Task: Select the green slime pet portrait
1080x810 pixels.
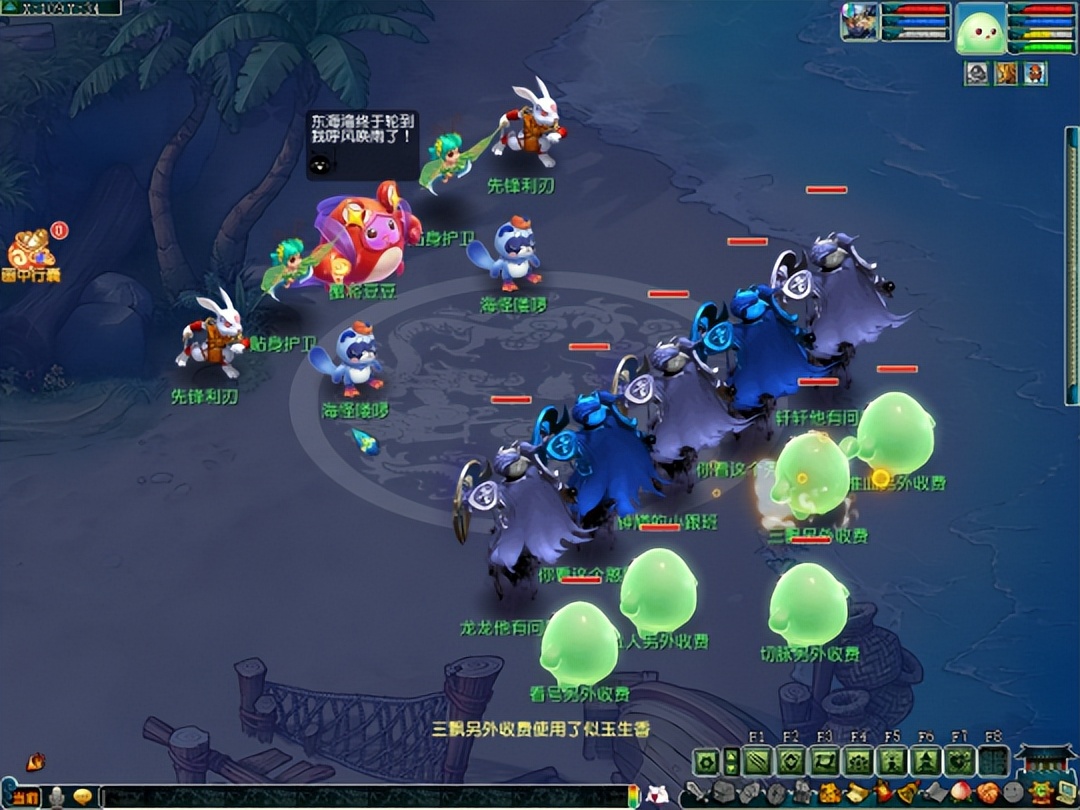Action: coord(980,28)
